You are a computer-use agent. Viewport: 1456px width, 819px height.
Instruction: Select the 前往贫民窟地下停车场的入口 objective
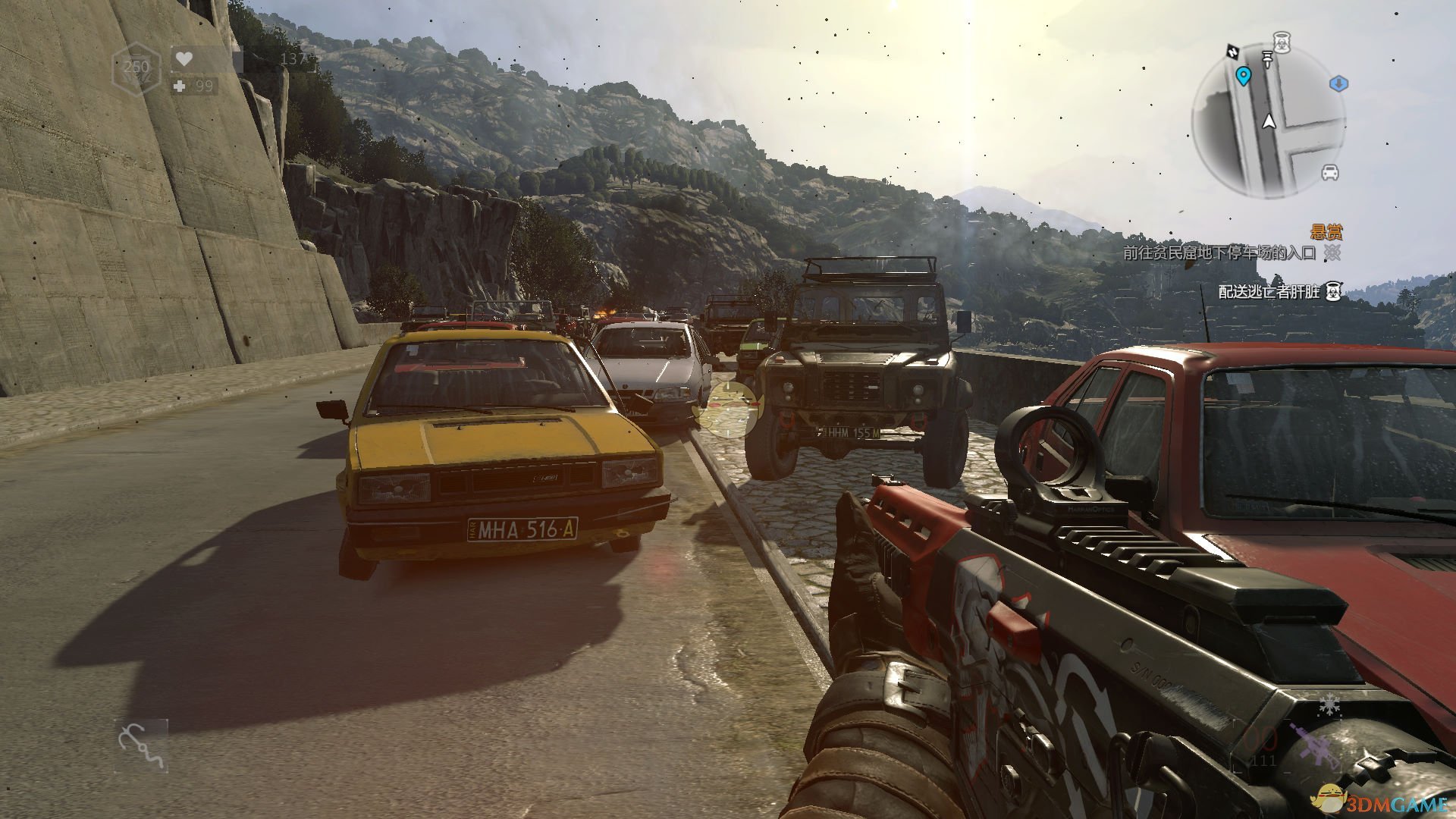(1219, 253)
